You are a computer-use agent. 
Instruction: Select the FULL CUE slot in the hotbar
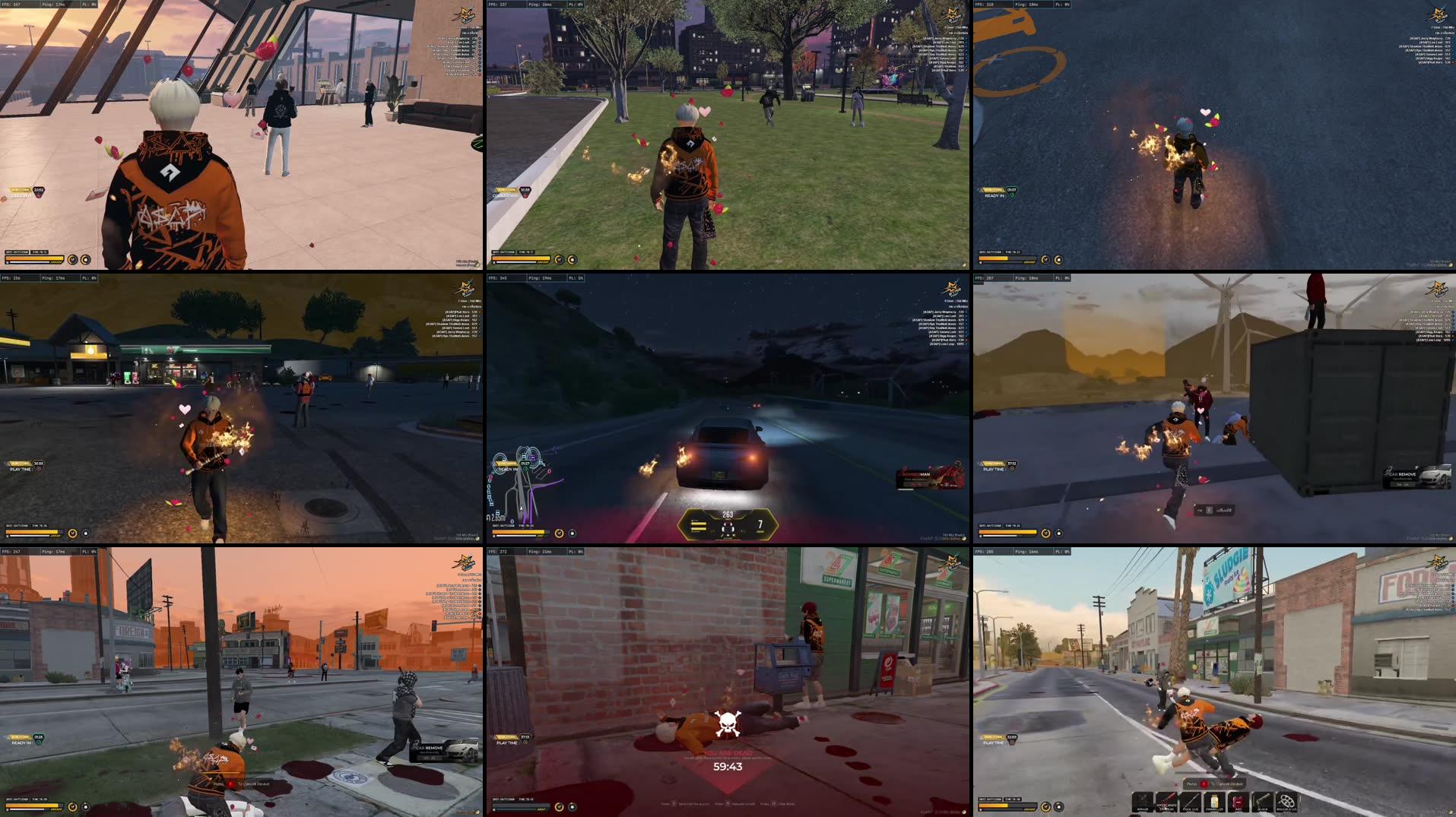[1191, 802]
